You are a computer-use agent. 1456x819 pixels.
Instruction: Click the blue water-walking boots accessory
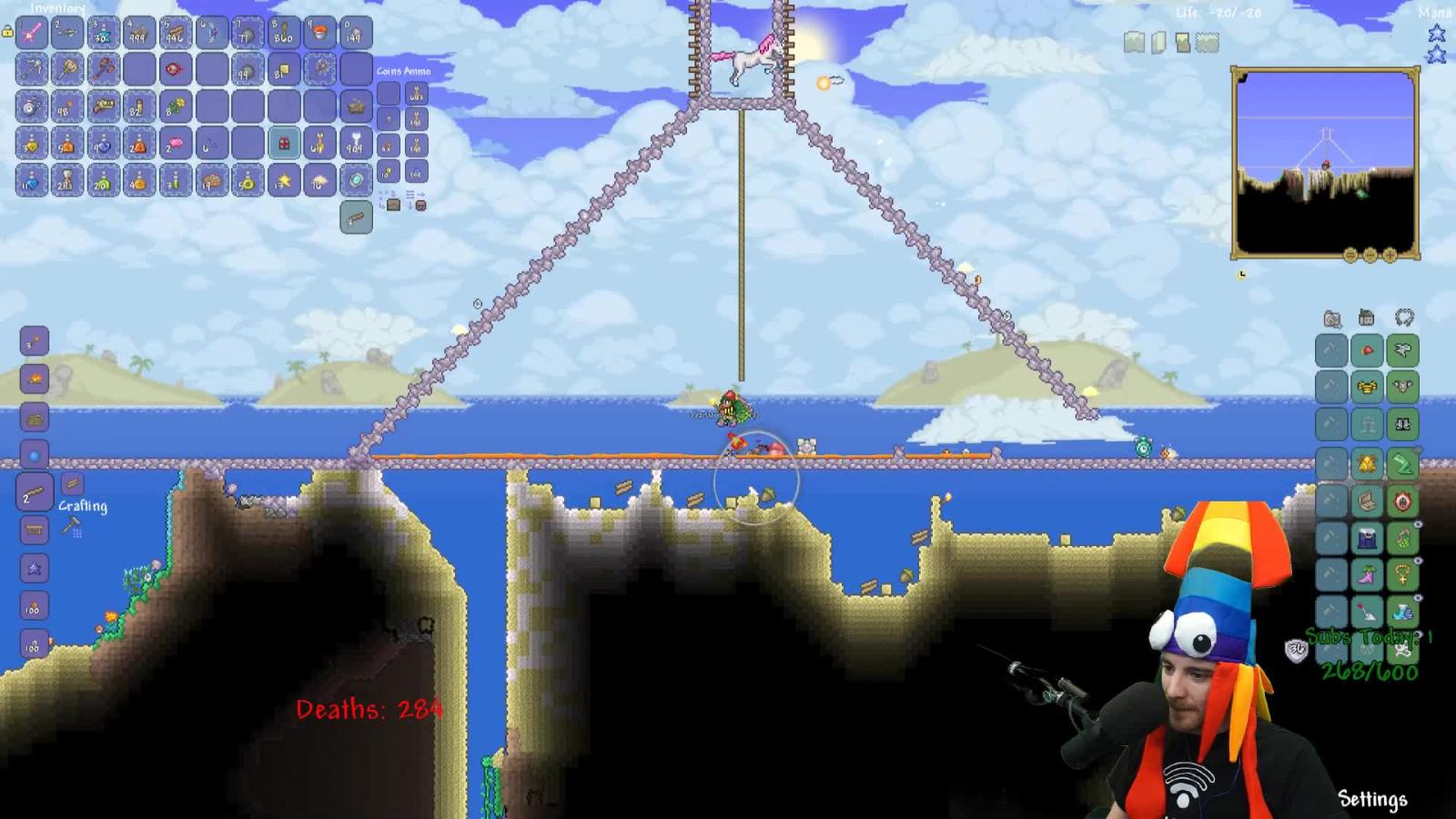(x=1402, y=610)
